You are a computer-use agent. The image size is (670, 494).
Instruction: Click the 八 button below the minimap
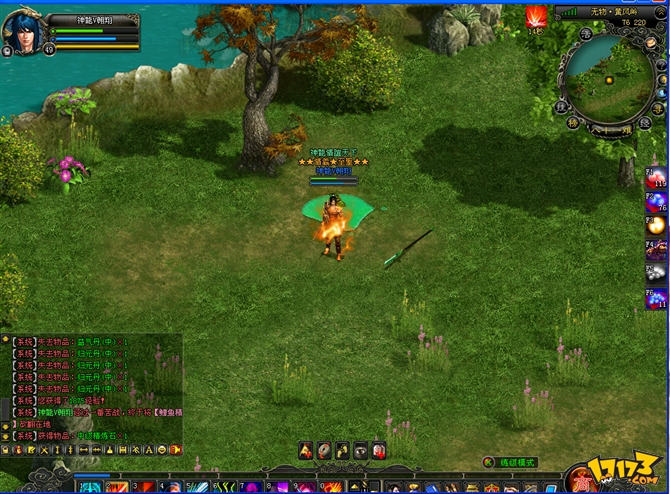point(599,128)
